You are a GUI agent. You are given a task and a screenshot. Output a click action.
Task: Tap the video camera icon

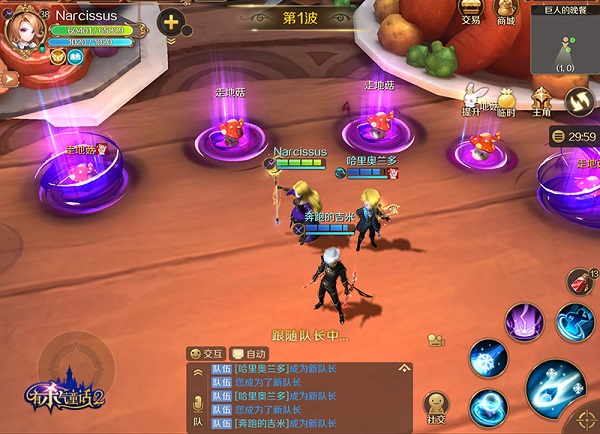(x=436, y=340)
